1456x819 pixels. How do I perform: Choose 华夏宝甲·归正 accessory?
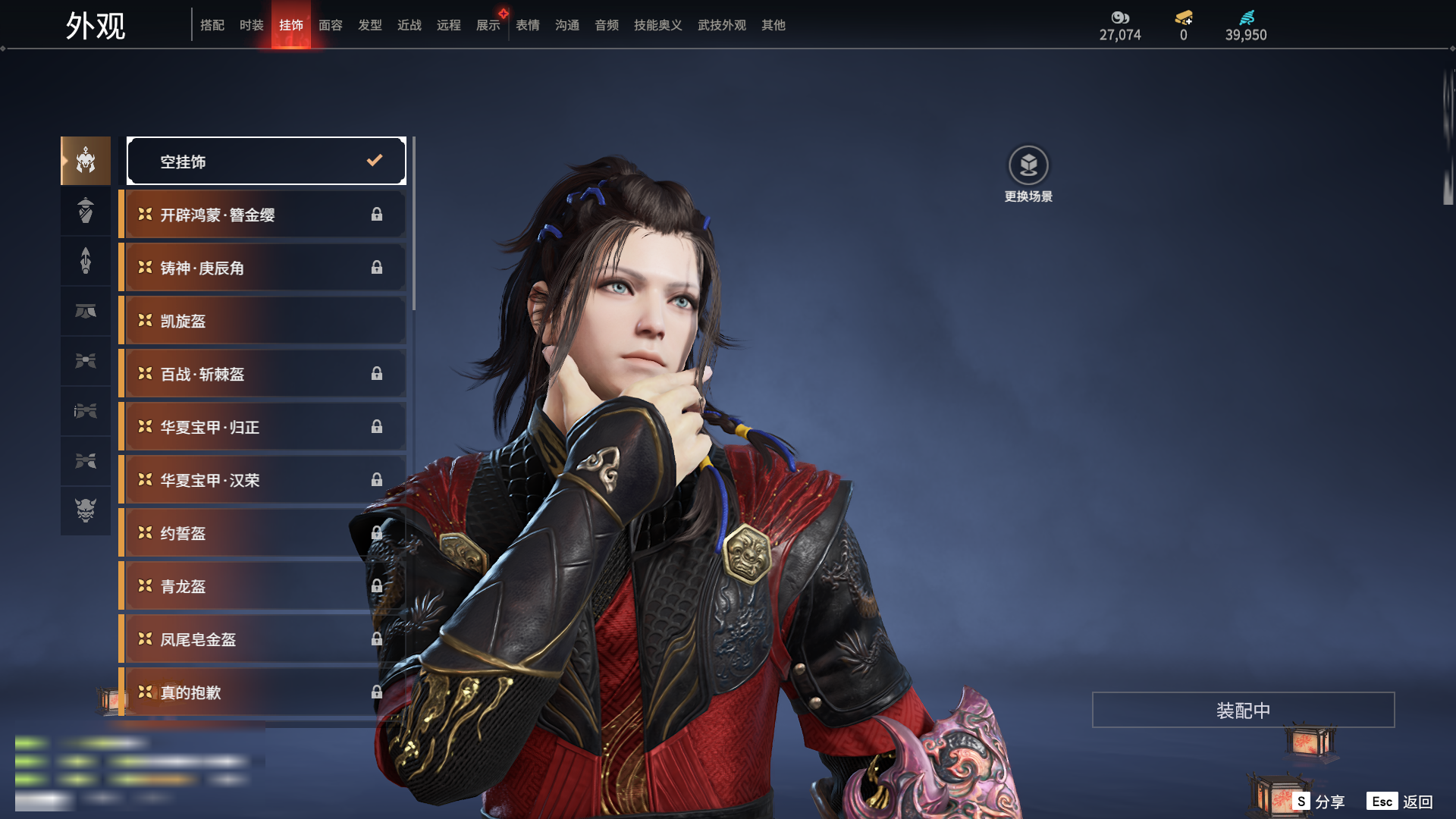[262, 427]
